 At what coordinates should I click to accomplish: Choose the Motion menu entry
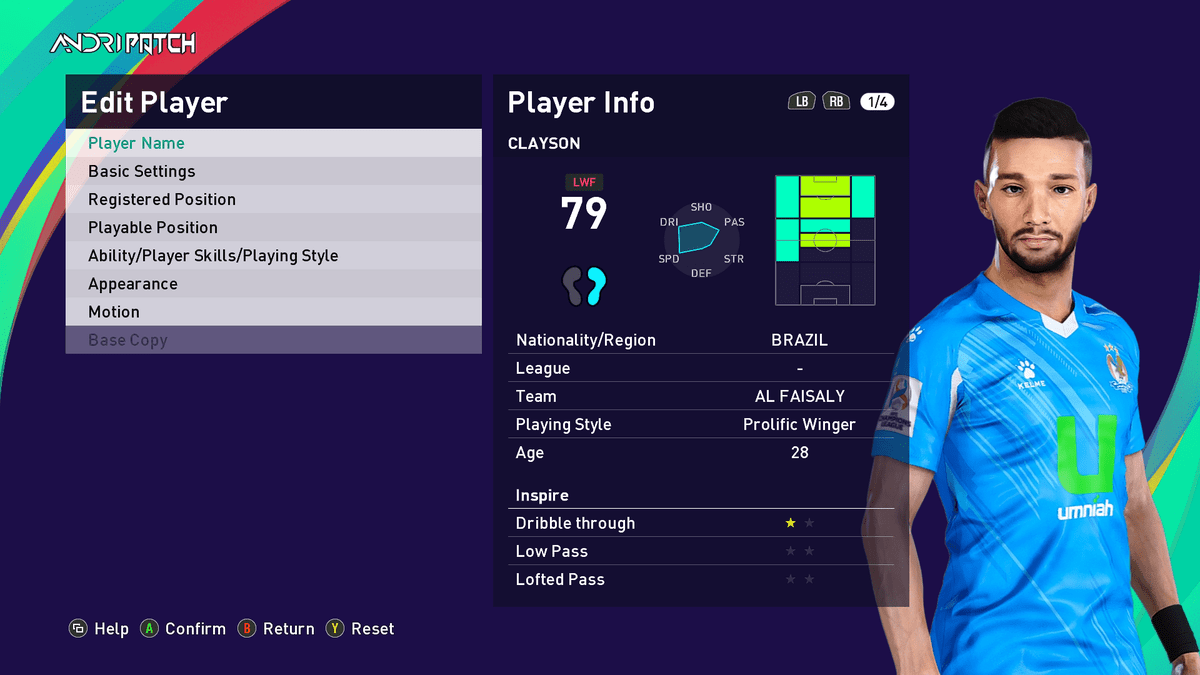point(273,311)
